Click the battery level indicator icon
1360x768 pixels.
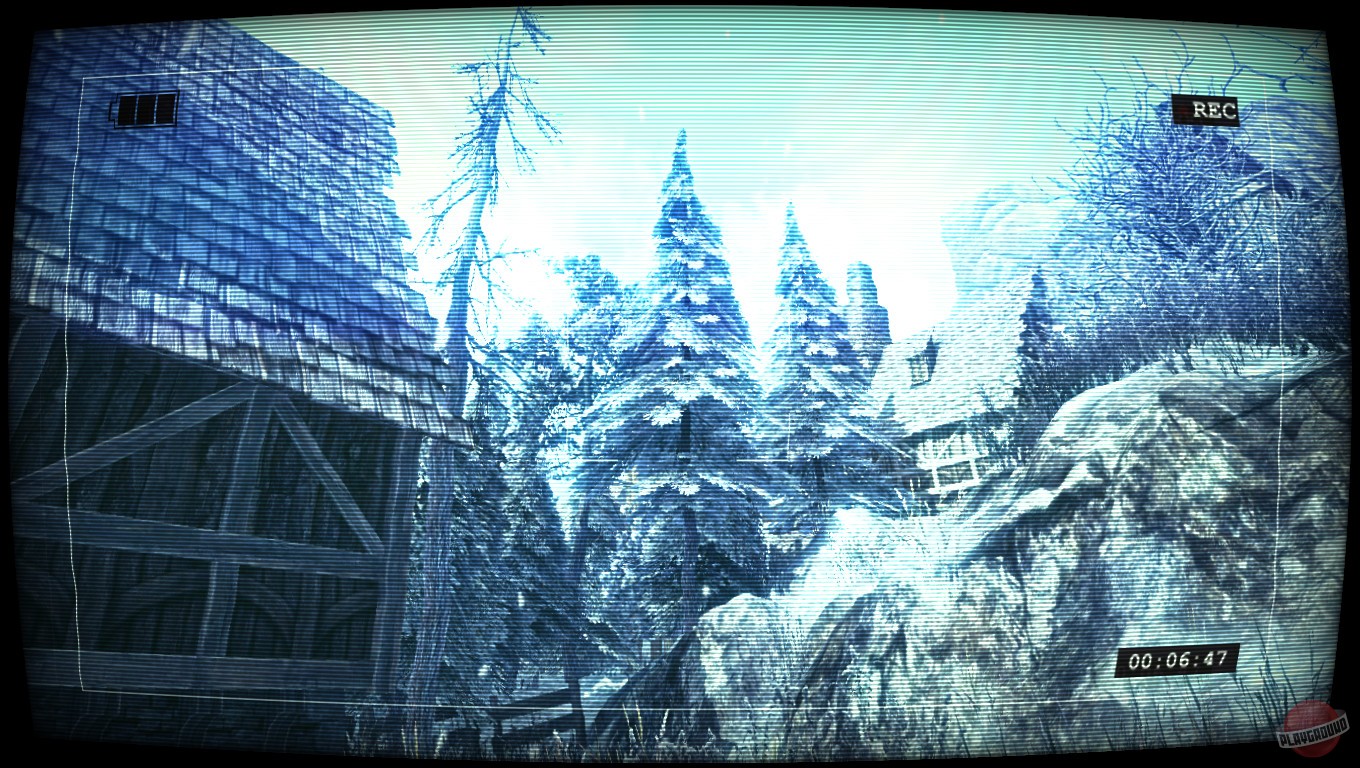[x=145, y=108]
